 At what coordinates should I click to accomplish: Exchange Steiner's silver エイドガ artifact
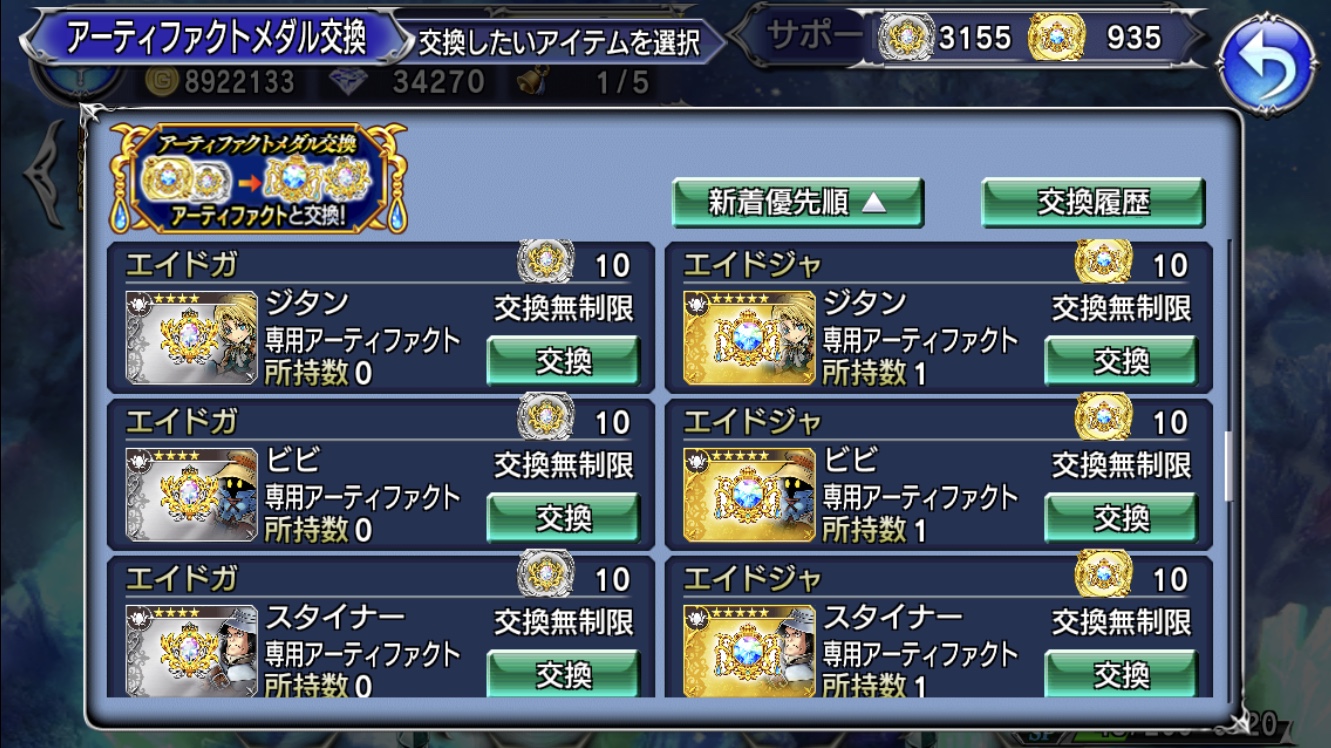(563, 672)
